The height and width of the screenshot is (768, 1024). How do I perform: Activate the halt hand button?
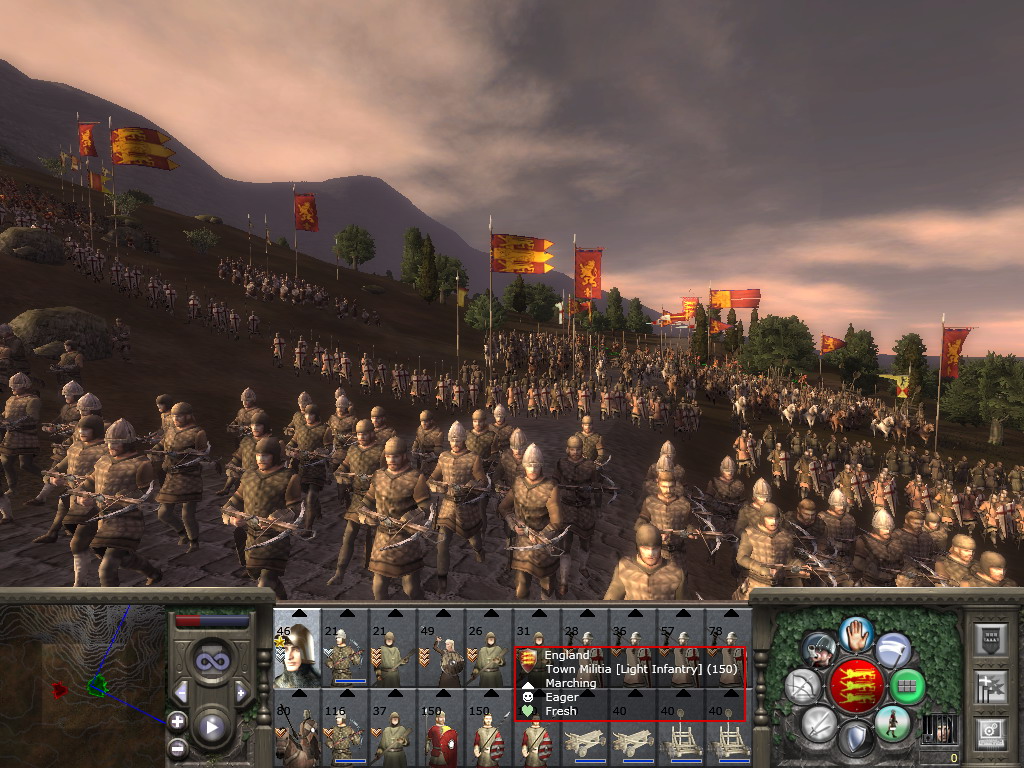(x=857, y=633)
